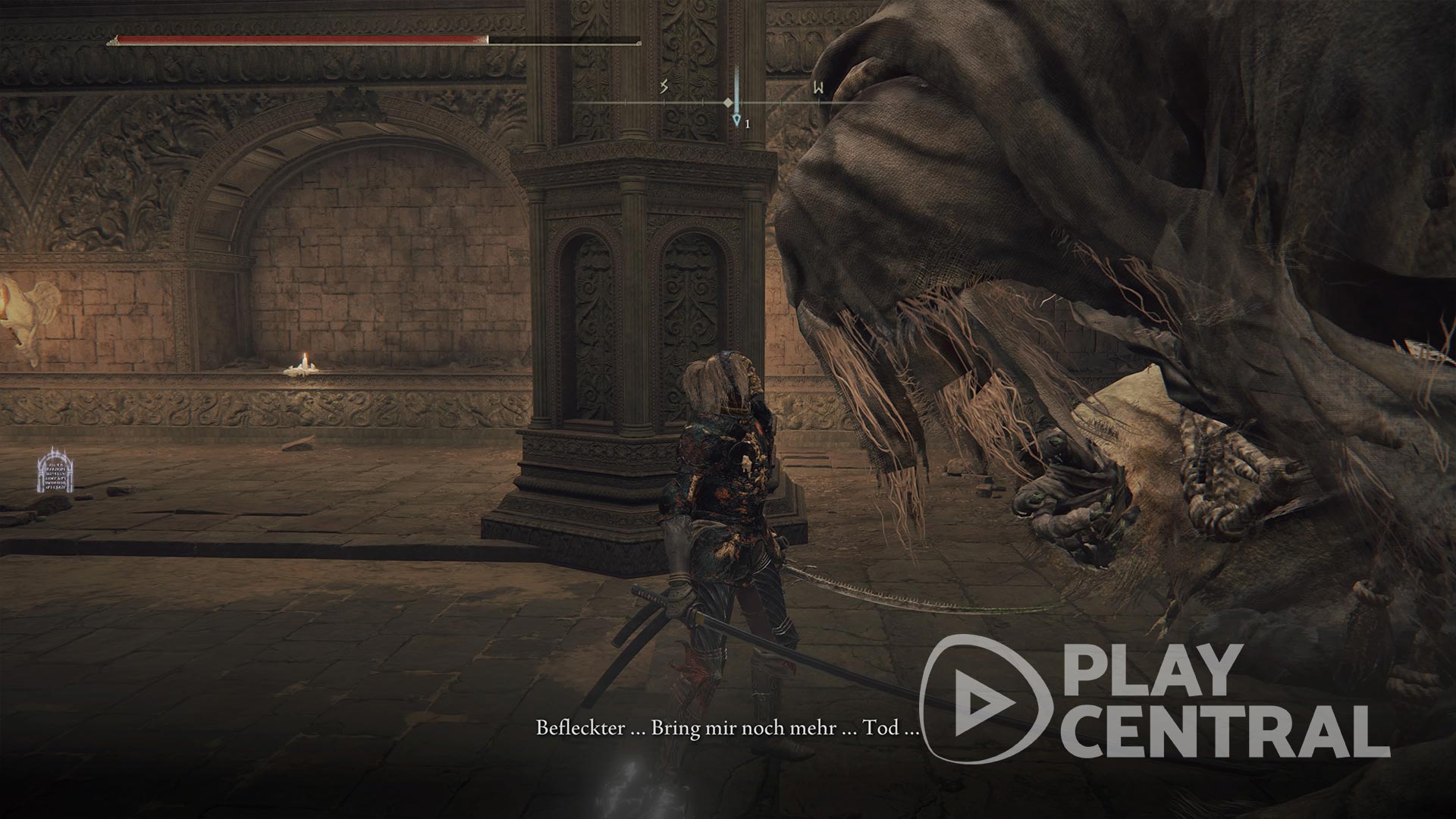1456x819 pixels.
Task: Click the Play Central logo watermark
Action: (1154, 698)
